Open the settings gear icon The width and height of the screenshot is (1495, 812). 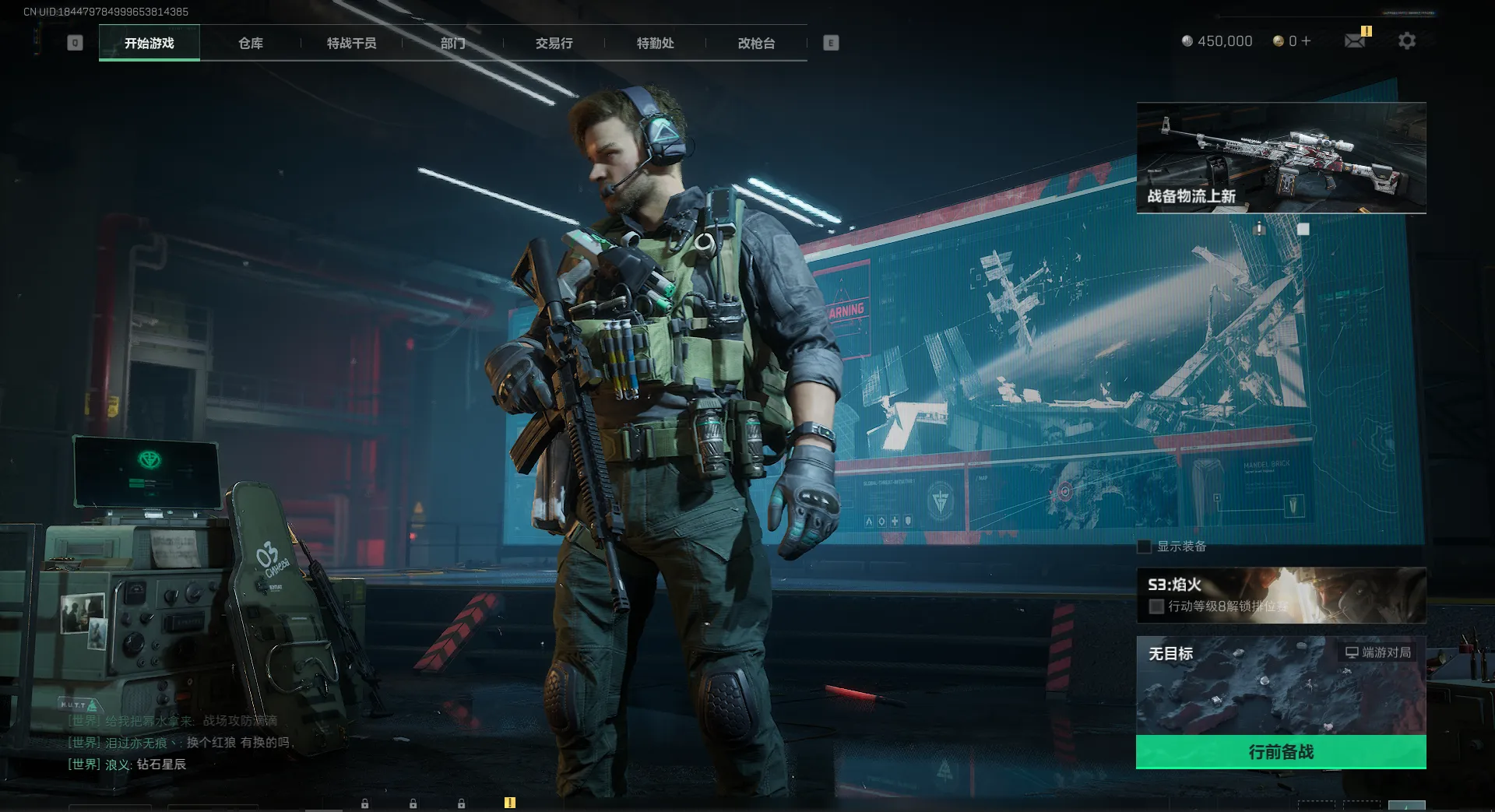click(x=1407, y=40)
